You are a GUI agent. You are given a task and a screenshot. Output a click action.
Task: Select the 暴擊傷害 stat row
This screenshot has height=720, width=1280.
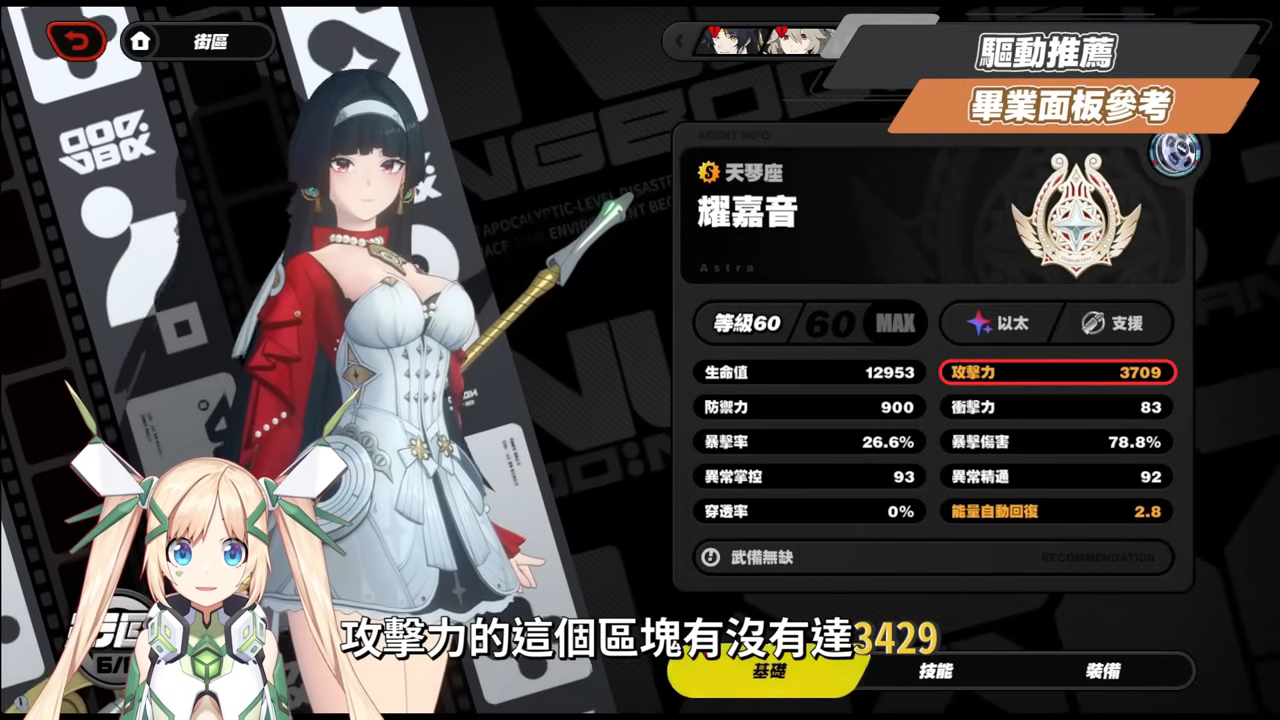point(1057,442)
